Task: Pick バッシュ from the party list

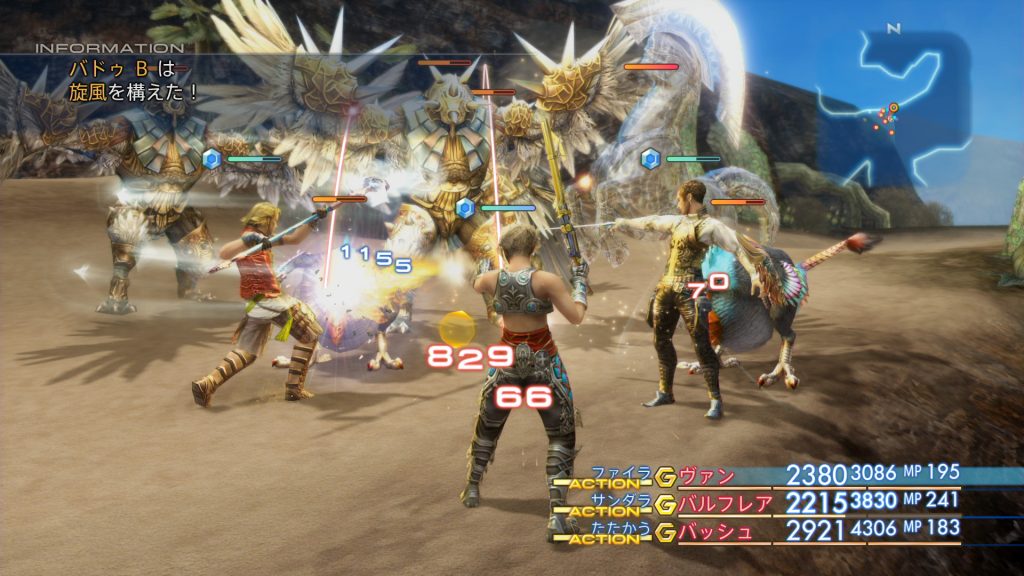Action: [716, 530]
